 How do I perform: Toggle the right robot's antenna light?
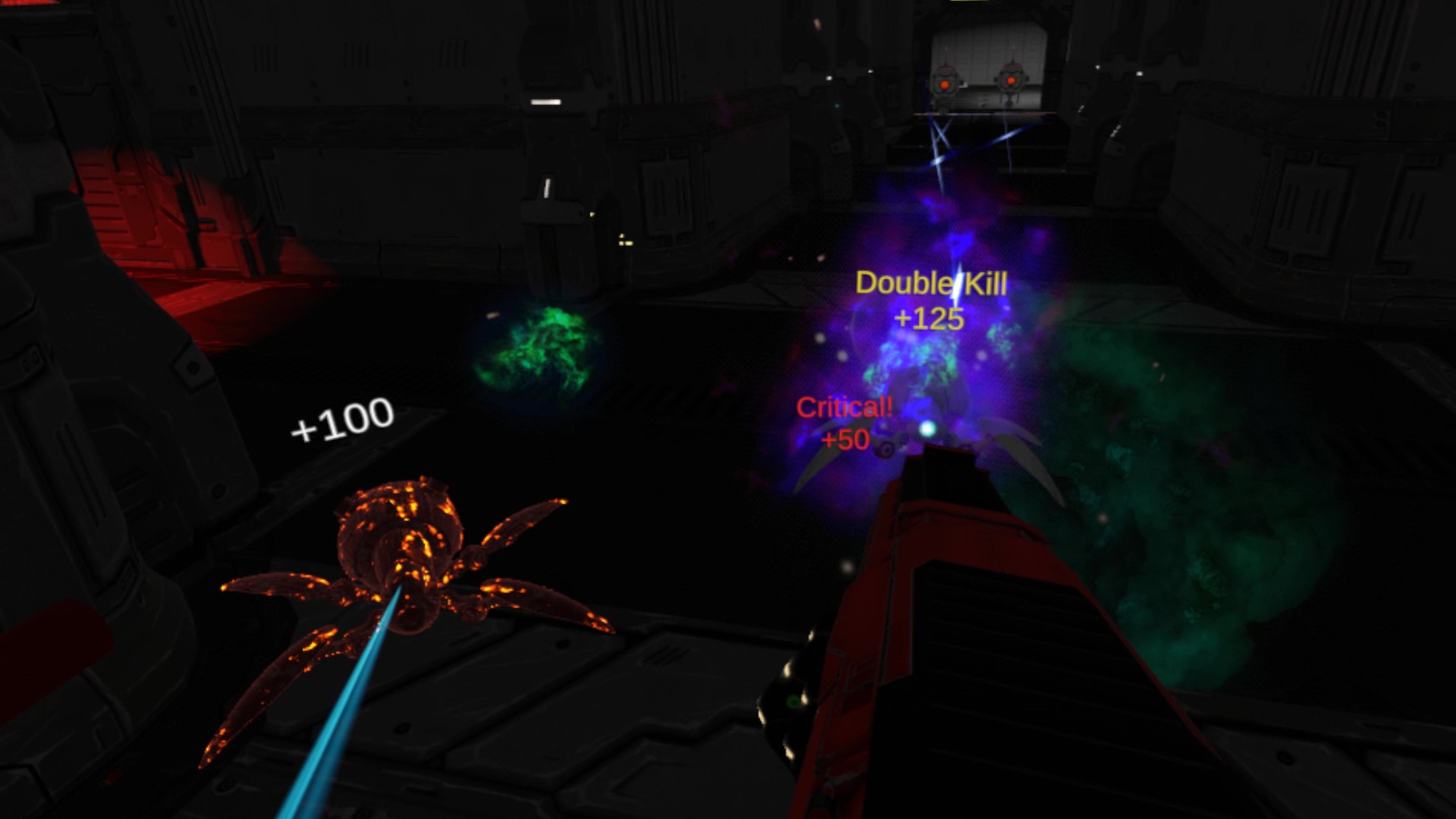coord(1013,47)
